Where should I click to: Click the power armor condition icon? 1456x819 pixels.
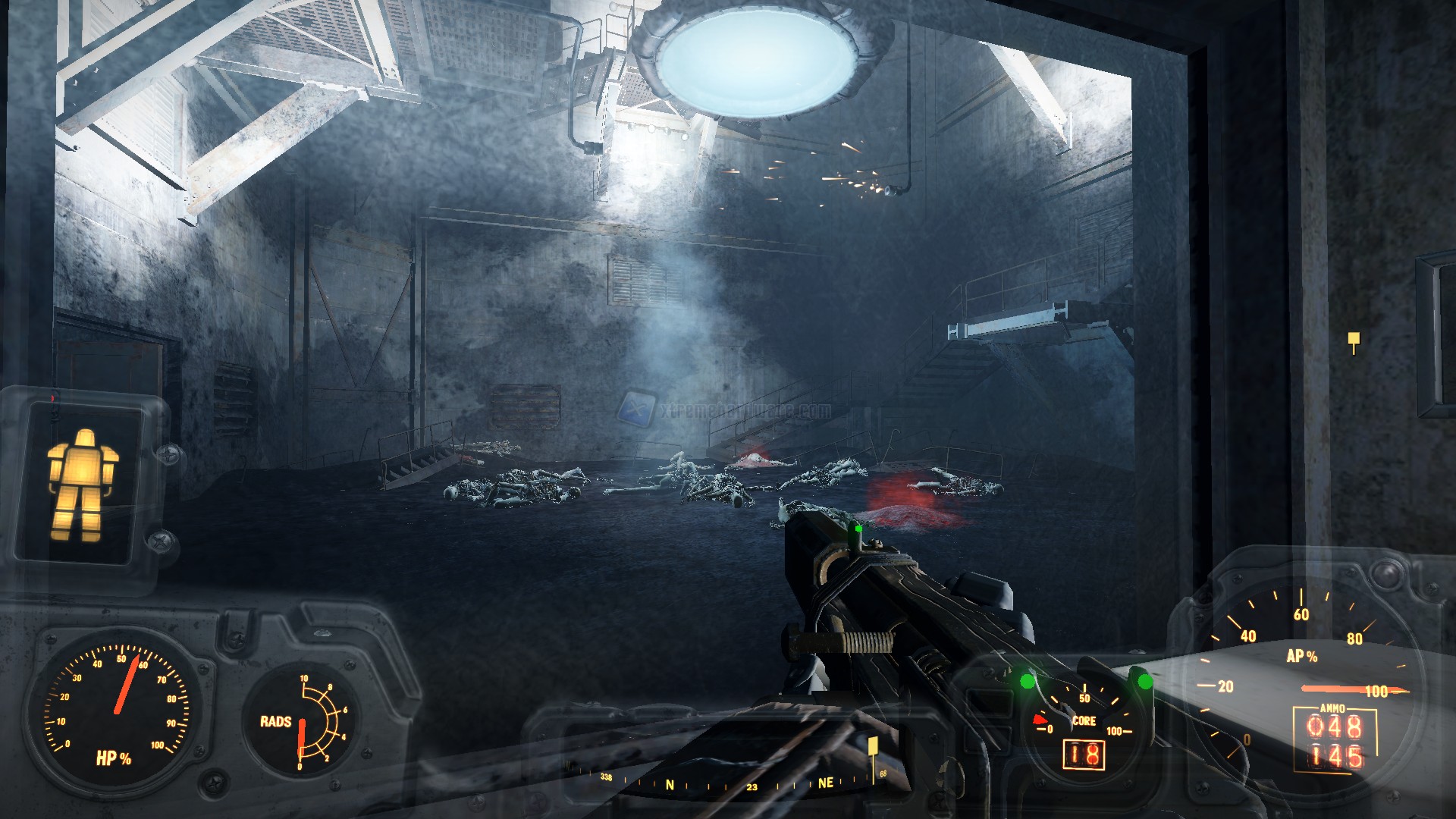[x=83, y=485]
